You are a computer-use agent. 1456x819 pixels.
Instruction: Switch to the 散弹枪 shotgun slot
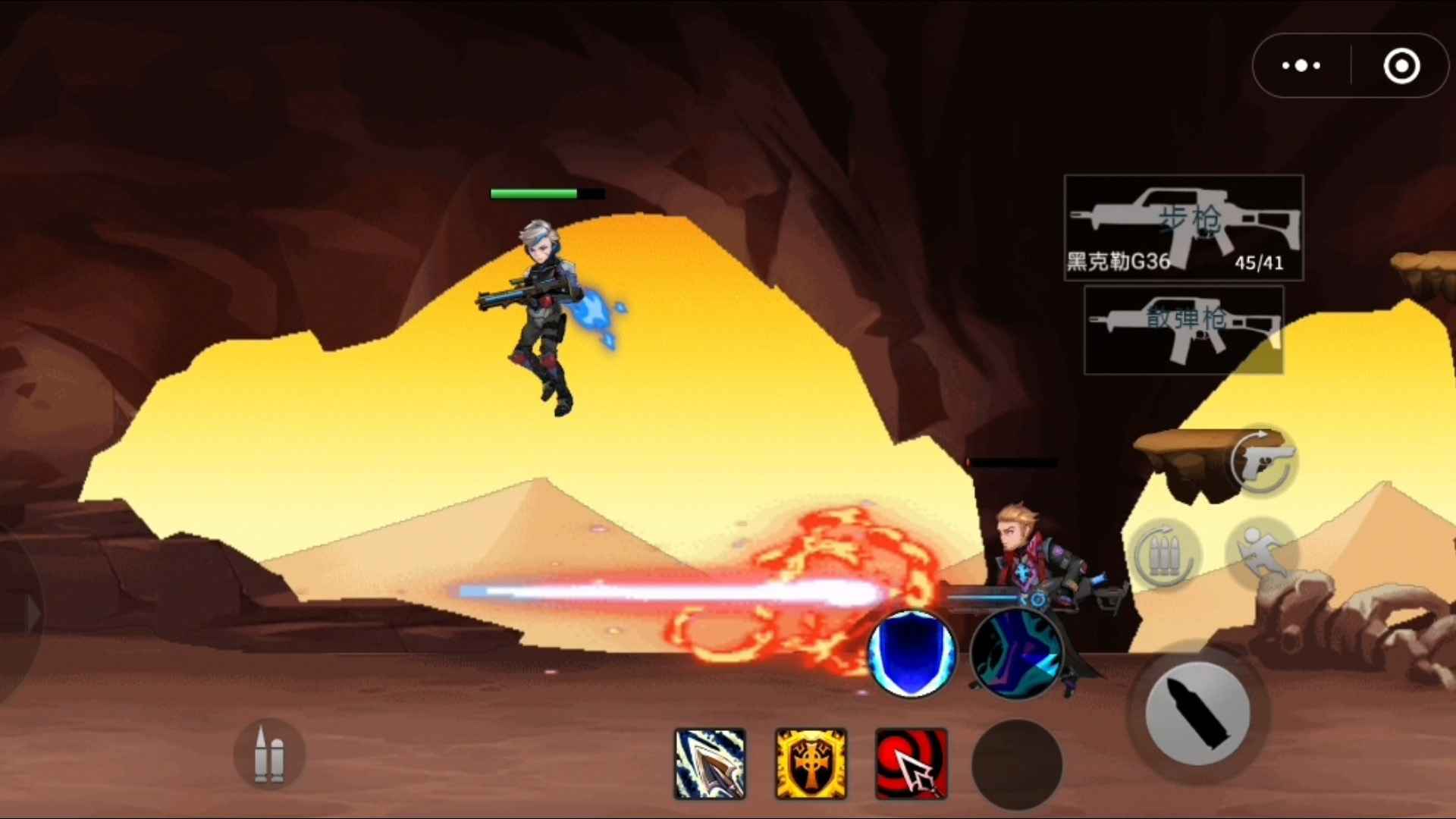(x=1183, y=331)
